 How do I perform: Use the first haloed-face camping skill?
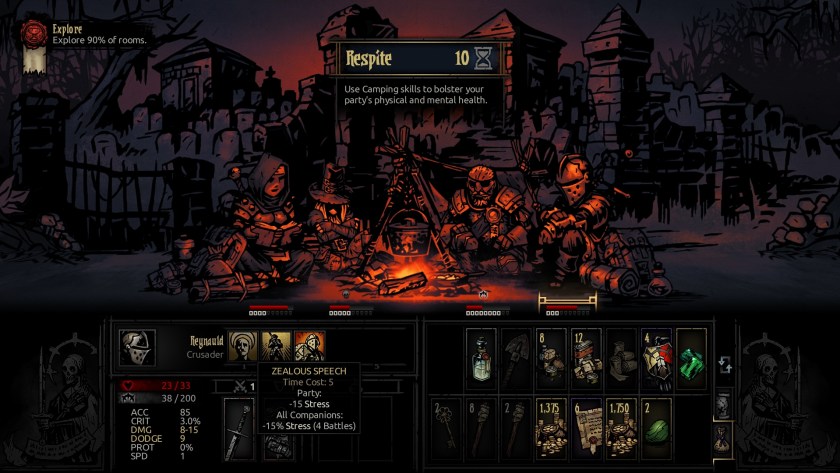click(x=243, y=346)
